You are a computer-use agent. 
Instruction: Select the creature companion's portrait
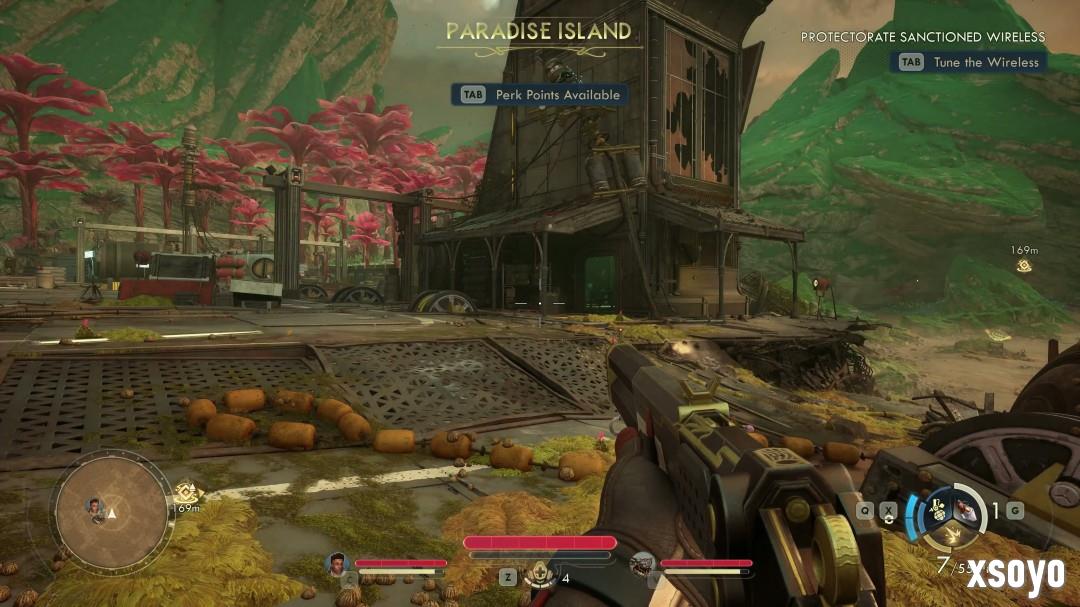pyautogui.click(x=643, y=565)
